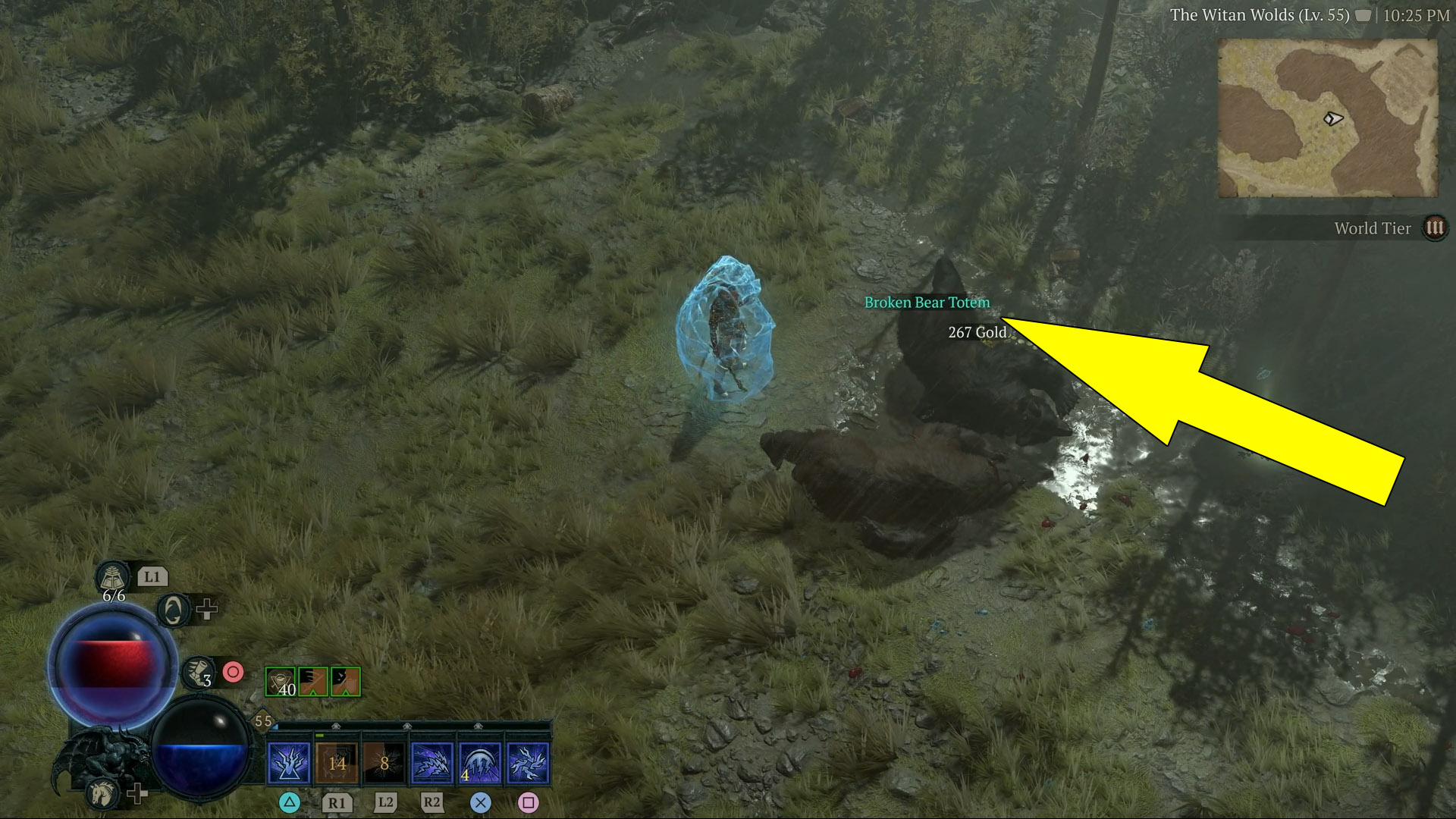
Task: Pick up the 267 Gold drop
Action: pos(977,332)
